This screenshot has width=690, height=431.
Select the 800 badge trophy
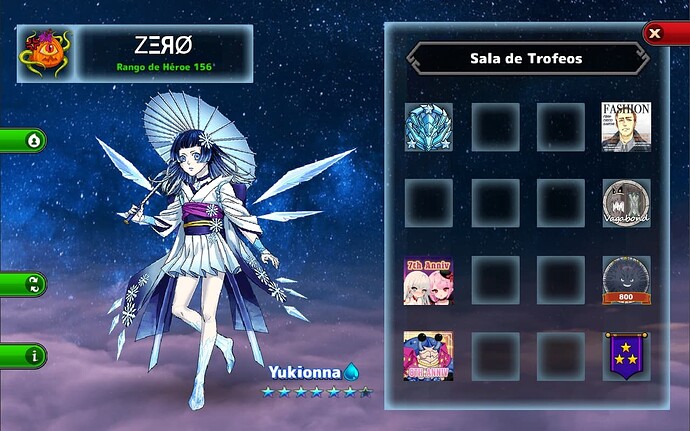click(x=626, y=280)
